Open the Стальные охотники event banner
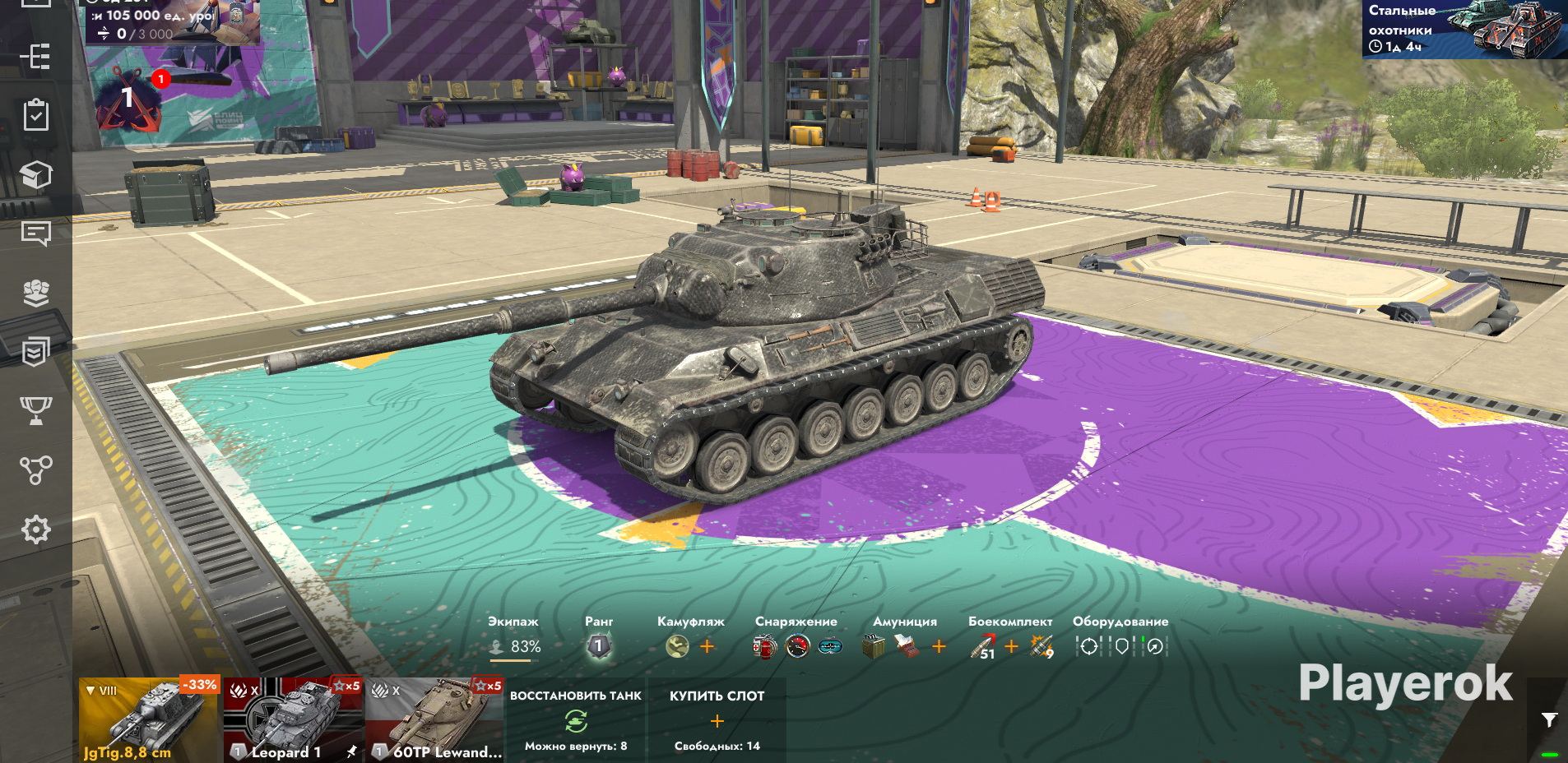The height and width of the screenshot is (763, 1568). pyautogui.click(x=1464, y=29)
